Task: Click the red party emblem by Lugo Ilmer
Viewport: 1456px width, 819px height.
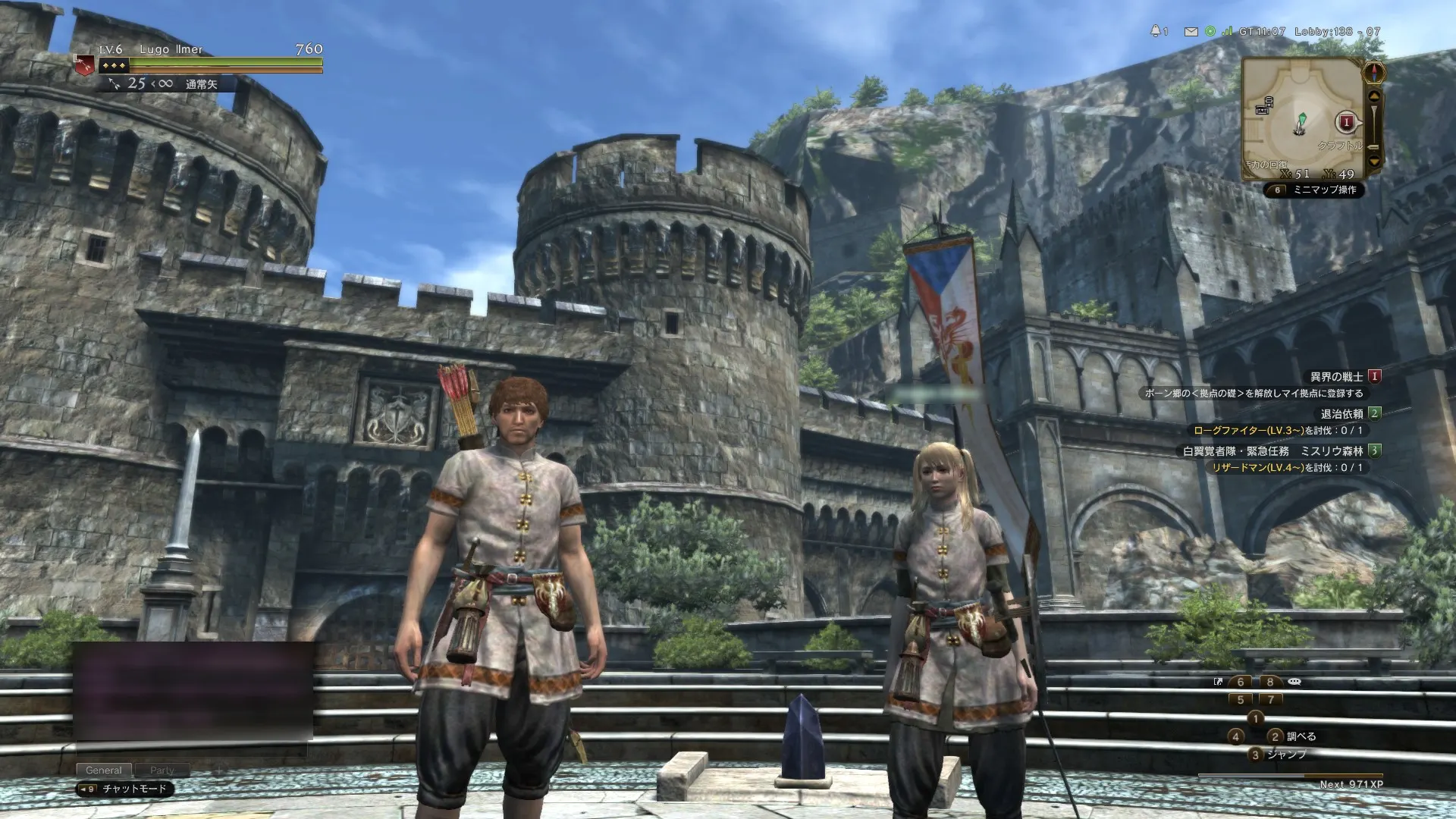Action: pos(83,64)
